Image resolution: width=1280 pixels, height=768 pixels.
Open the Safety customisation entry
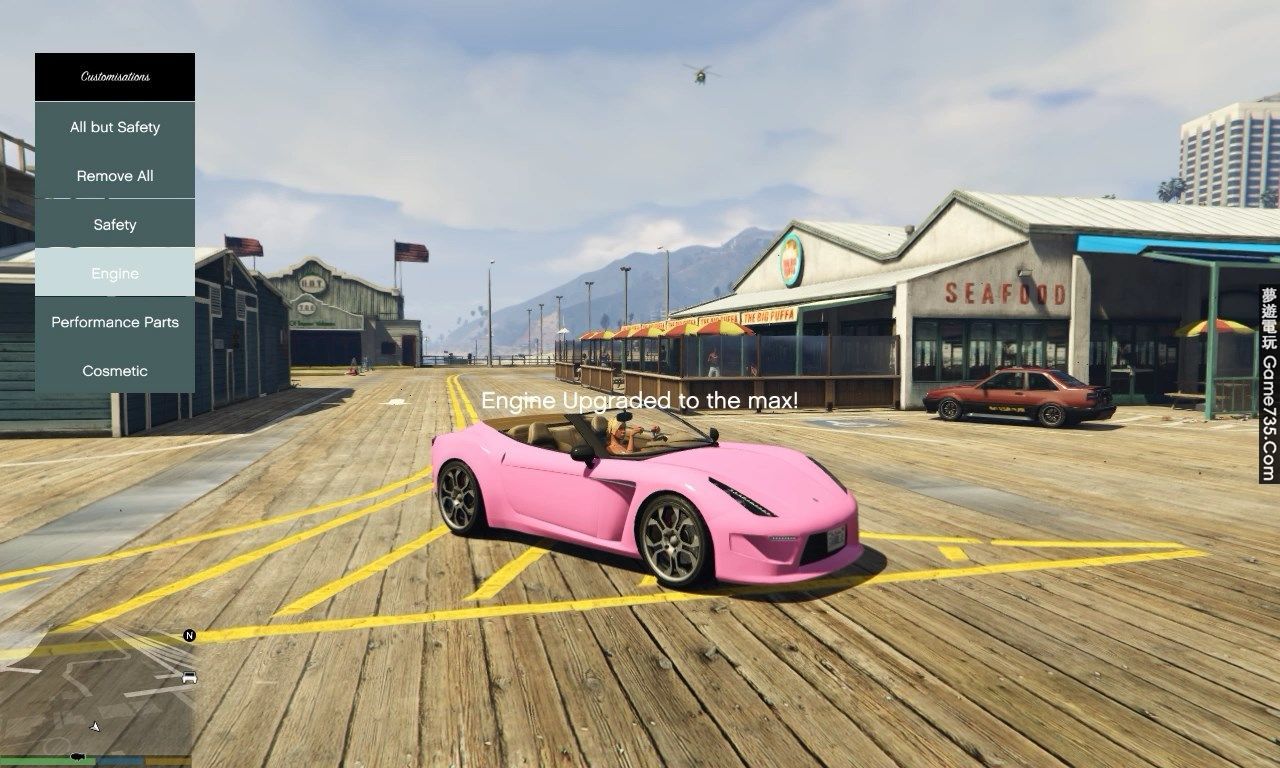click(115, 225)
